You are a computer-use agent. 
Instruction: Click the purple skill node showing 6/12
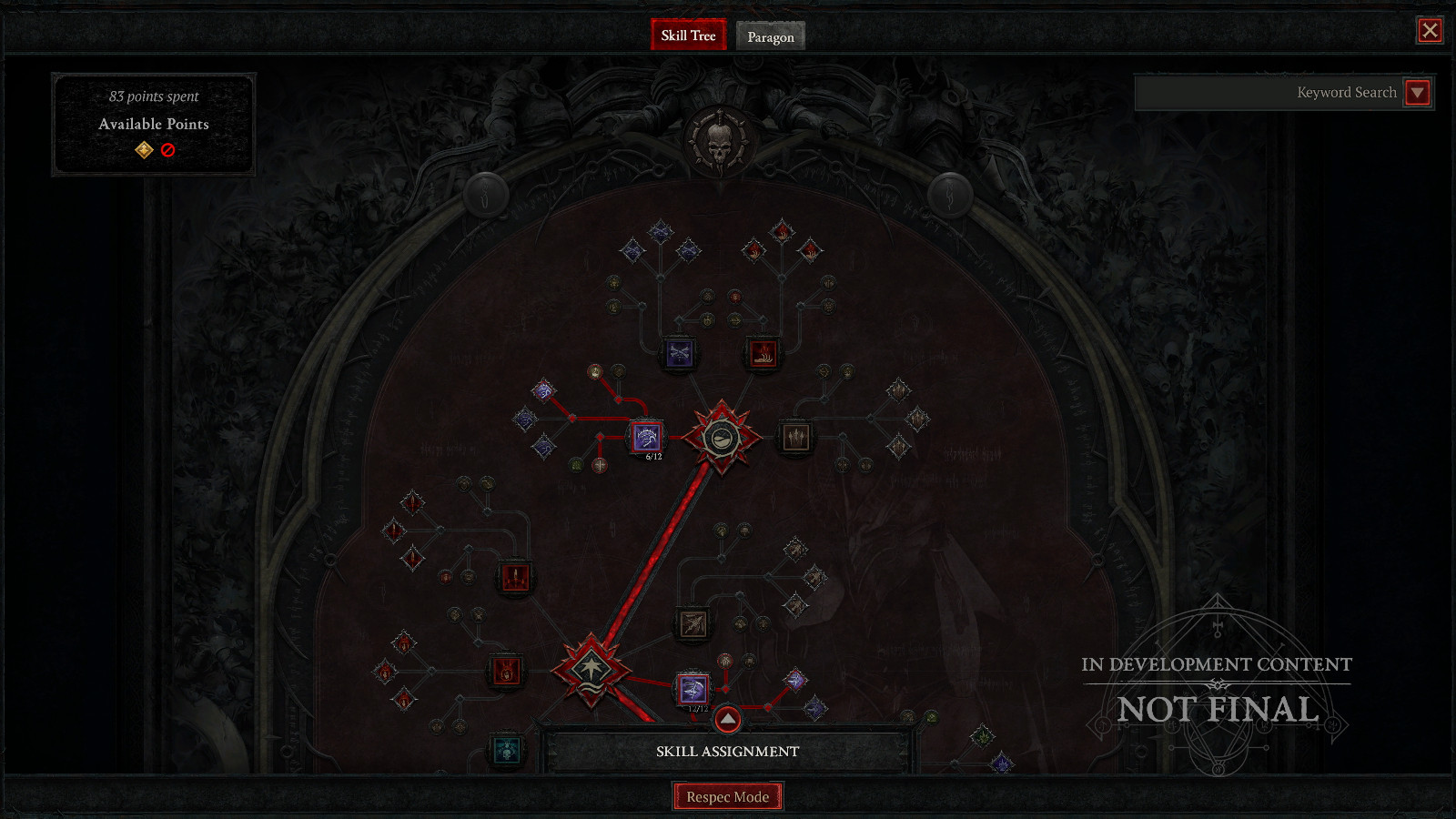click(x=647, y=438)
